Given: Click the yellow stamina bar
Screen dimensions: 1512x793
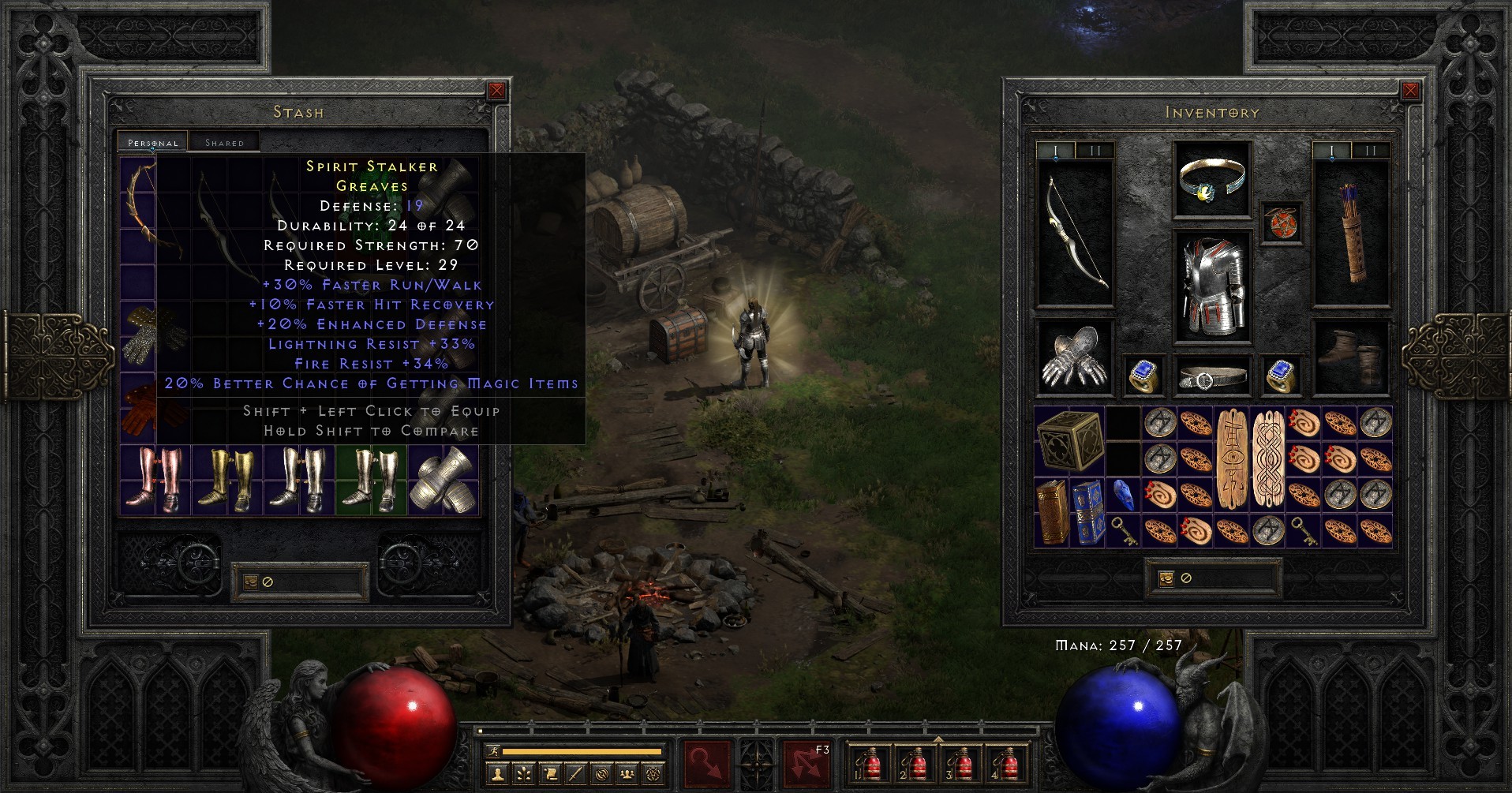Looking at the screenshot, I should click(x=584, y=750).
